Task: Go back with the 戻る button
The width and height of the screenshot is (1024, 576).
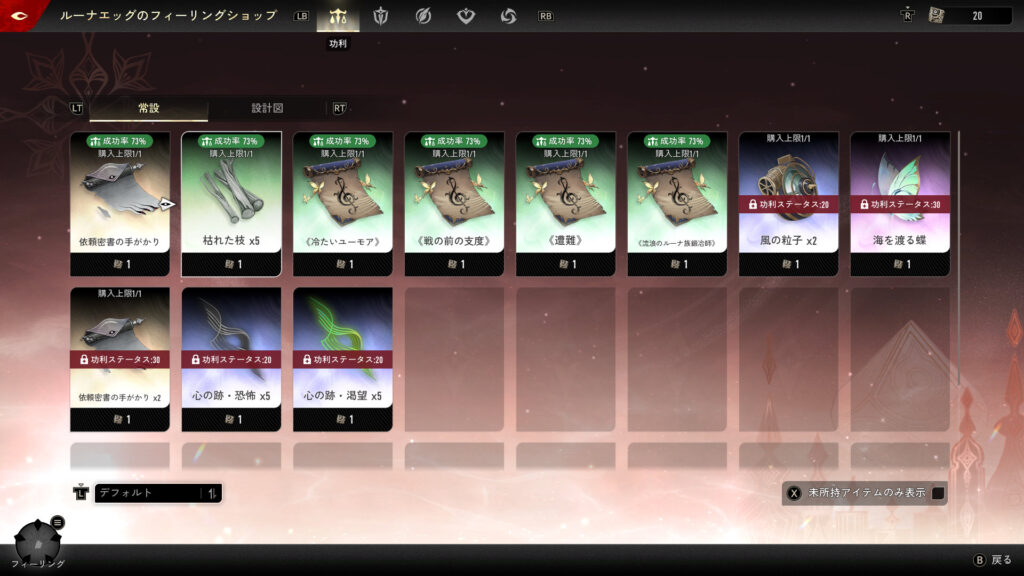Action: (993, 560)
